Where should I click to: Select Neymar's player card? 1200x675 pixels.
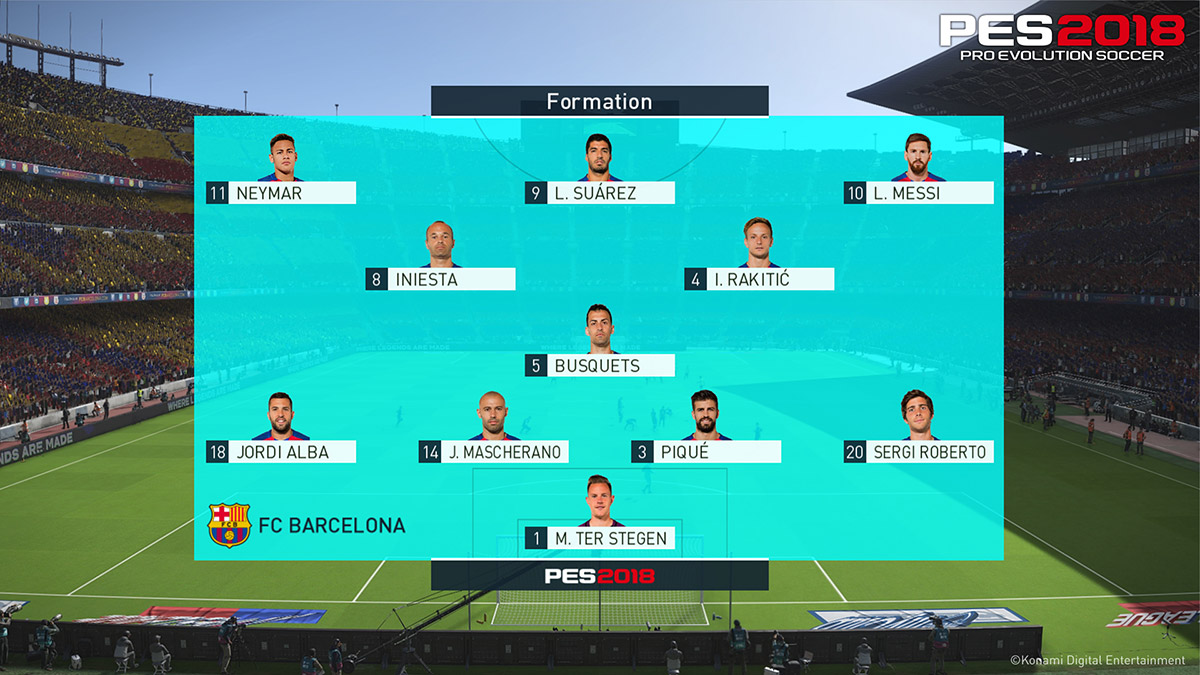pos(281,193)
